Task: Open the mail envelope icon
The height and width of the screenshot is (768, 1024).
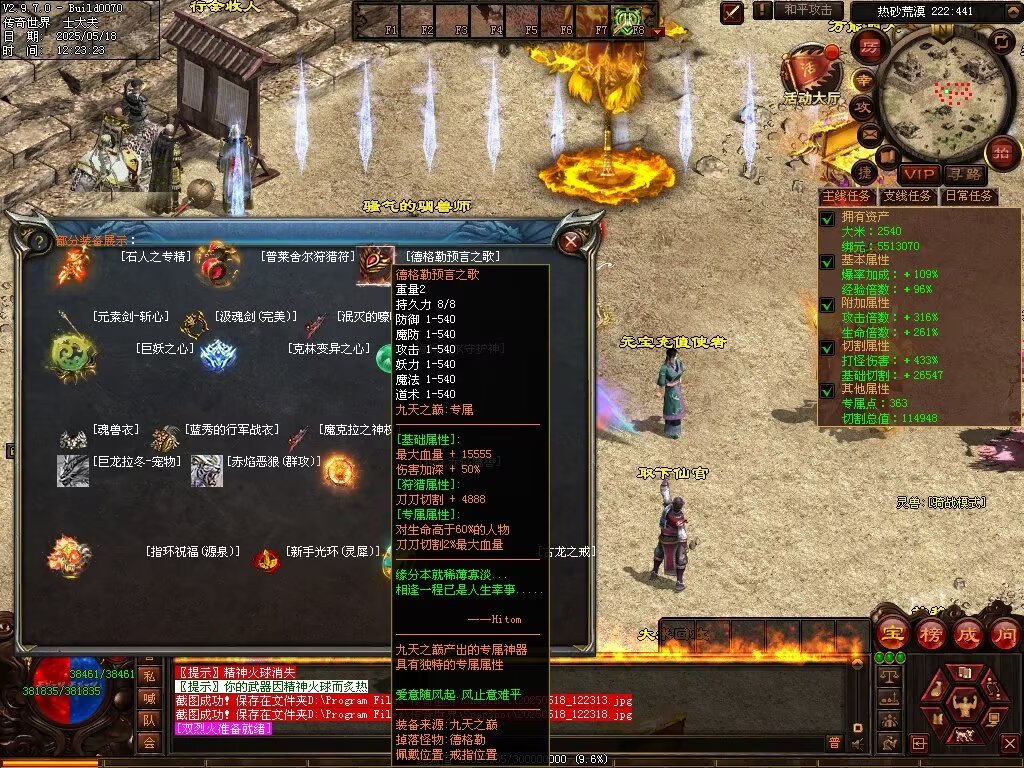Action: (868, 133)
